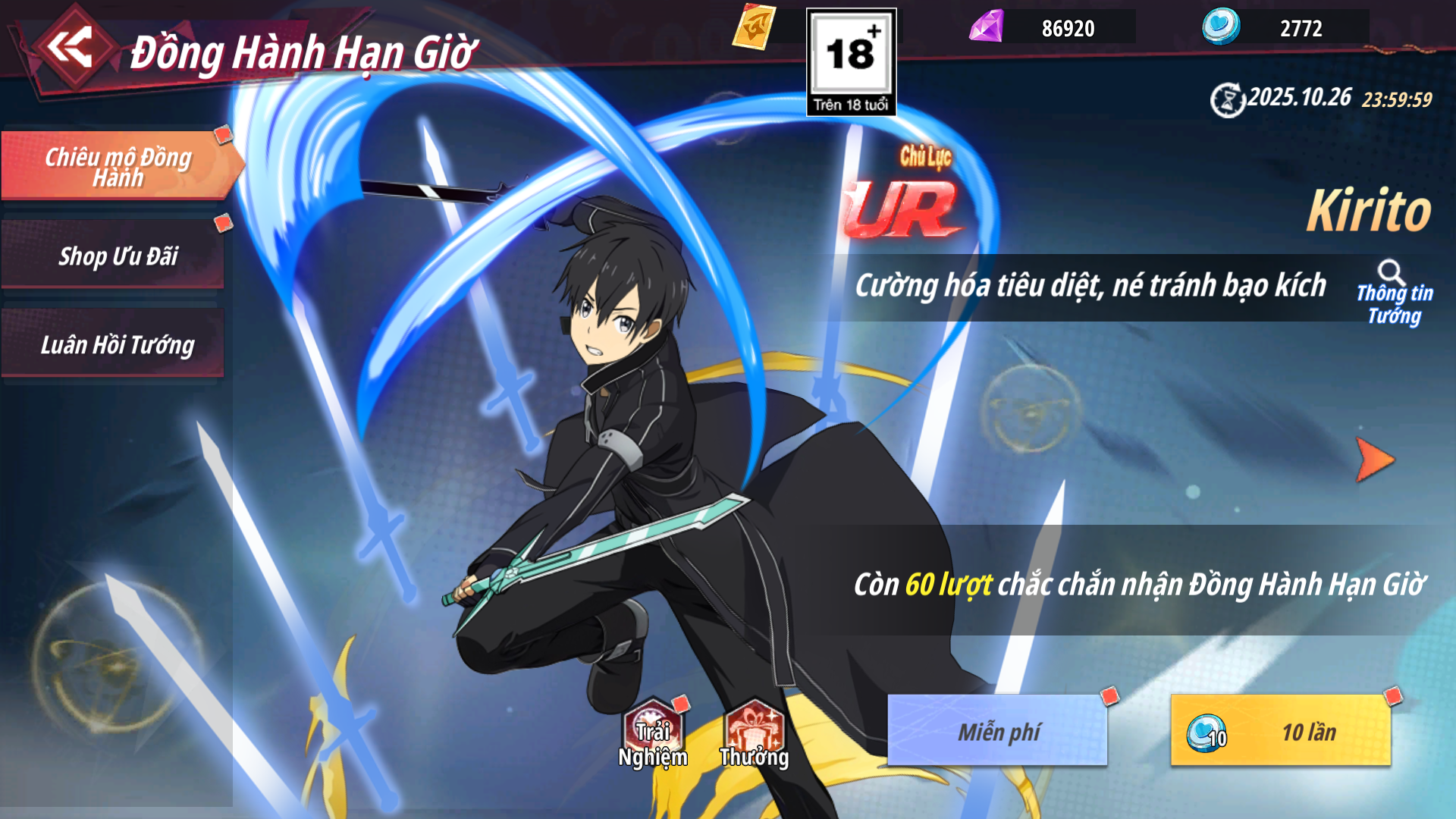Tap the blue heart token counter

click(x=1286, y=28)
